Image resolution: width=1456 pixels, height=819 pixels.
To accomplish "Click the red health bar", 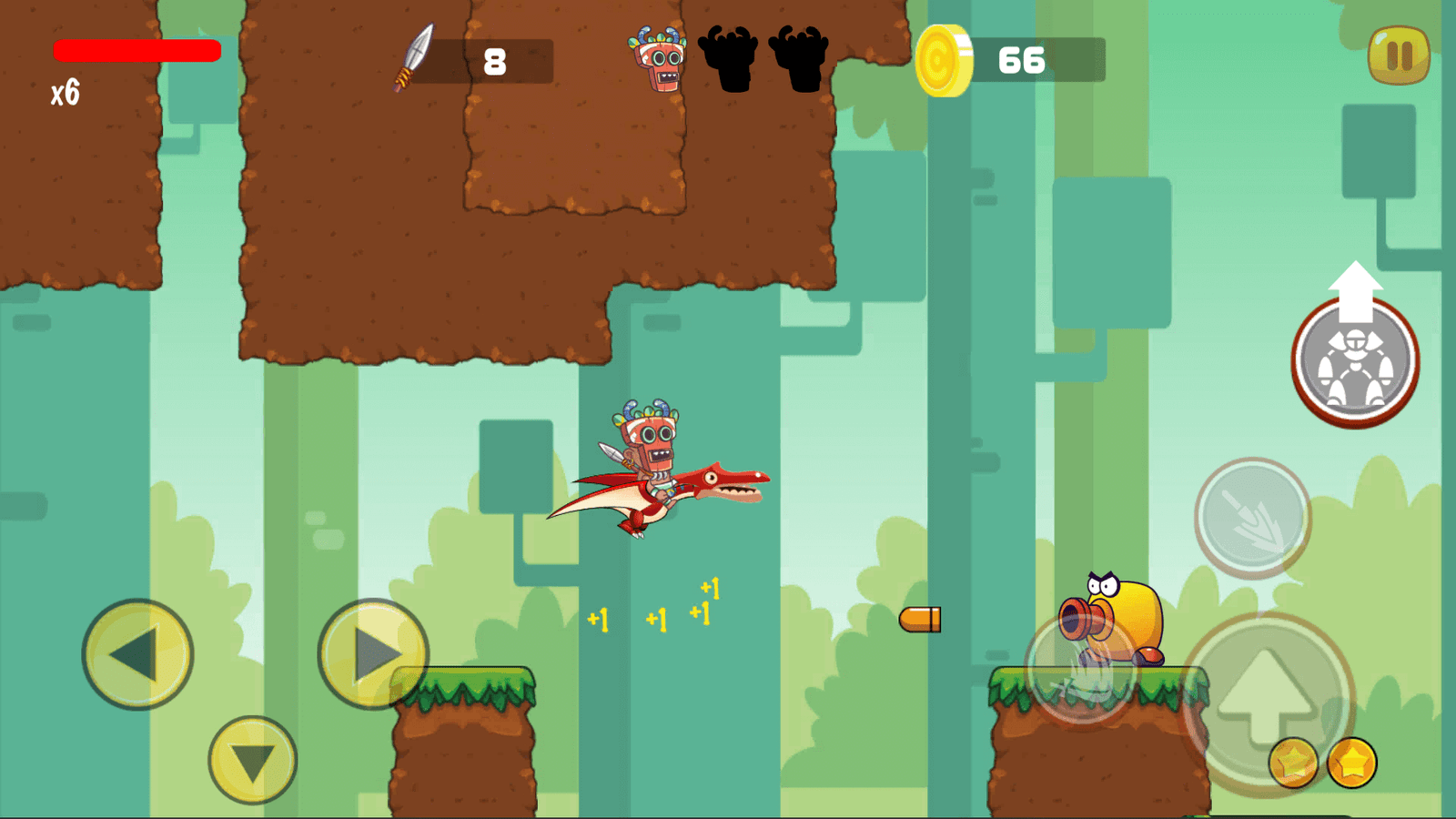I will coord(136,50).
